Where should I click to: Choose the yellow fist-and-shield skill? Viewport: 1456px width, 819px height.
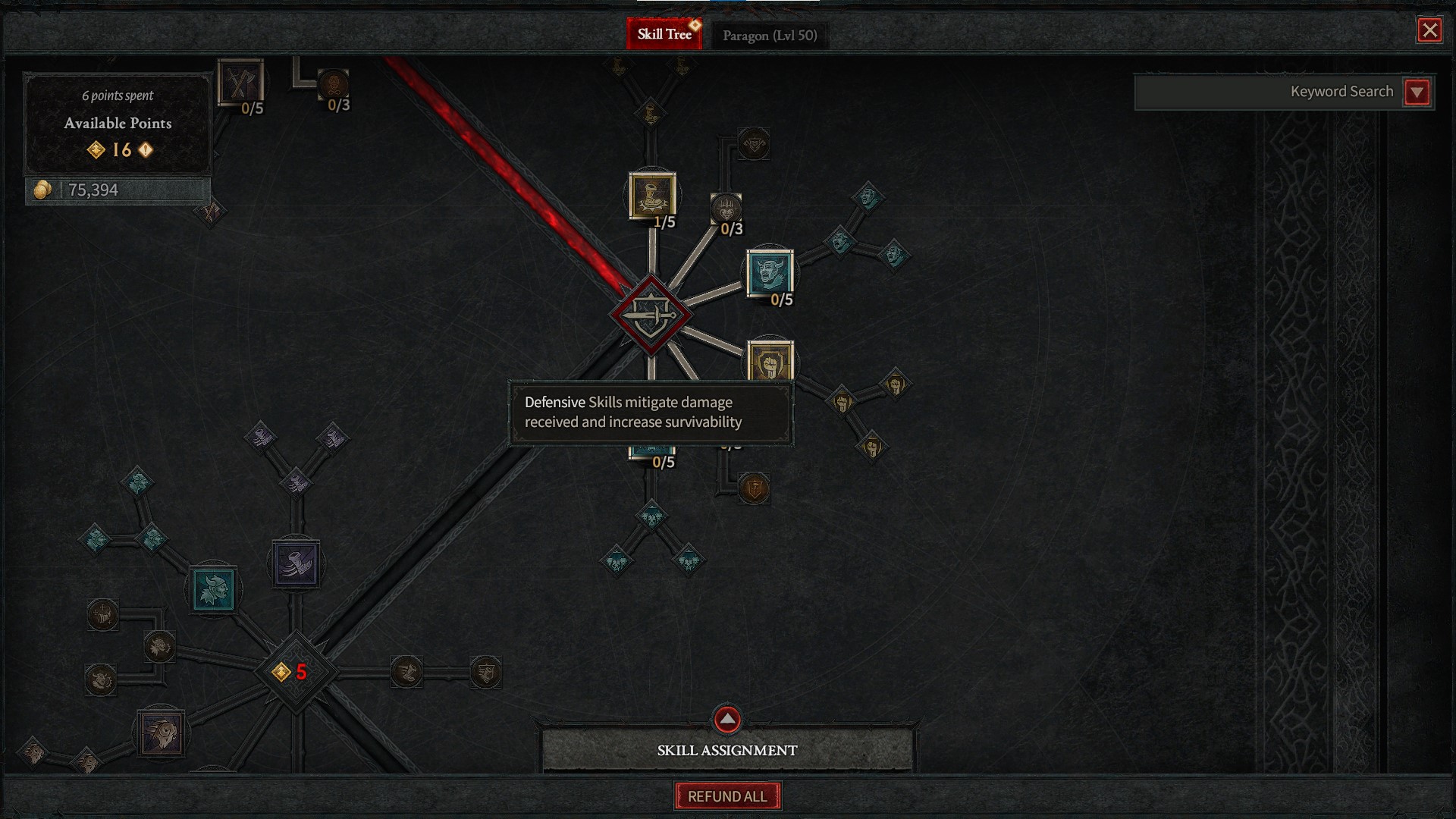coord(770,362)
